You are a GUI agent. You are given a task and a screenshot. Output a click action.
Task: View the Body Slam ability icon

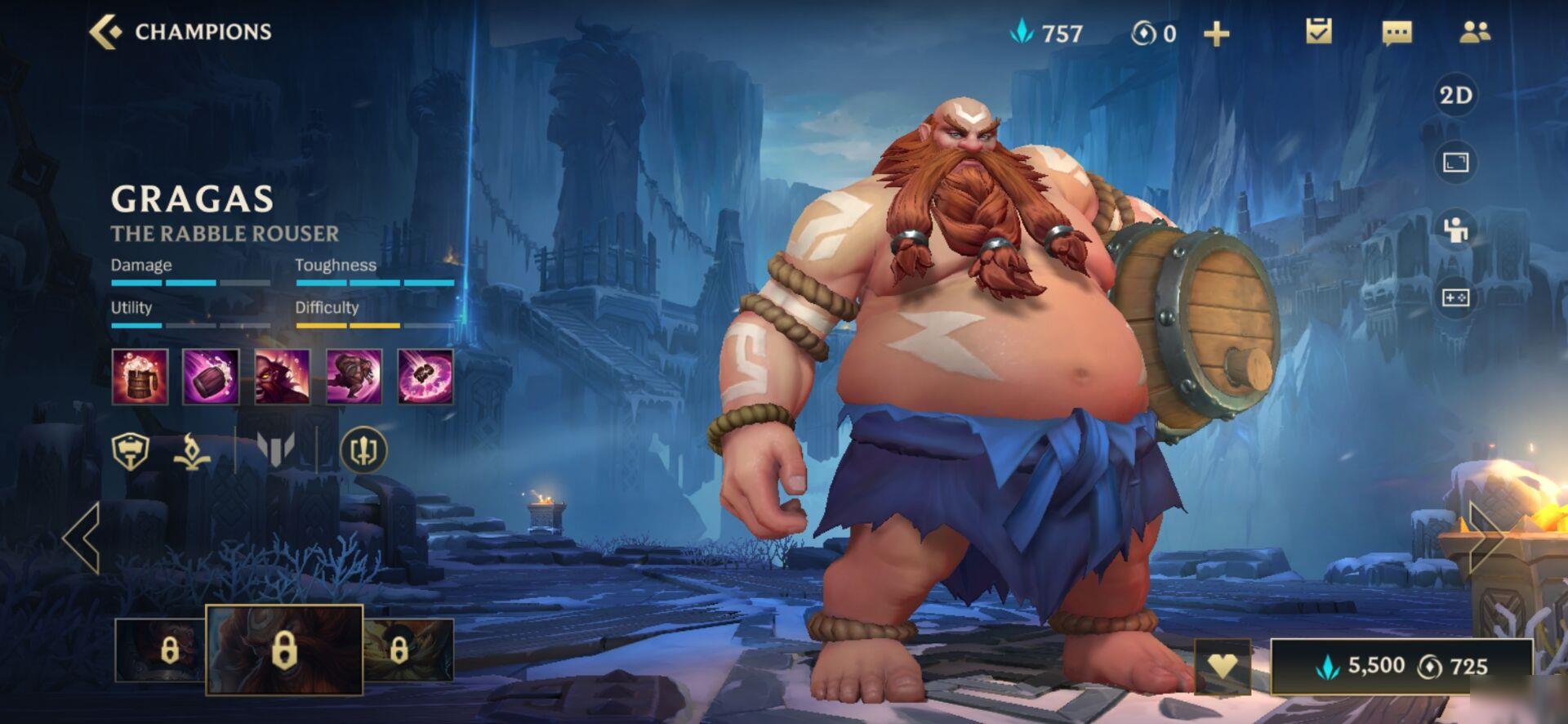point(354,377)
